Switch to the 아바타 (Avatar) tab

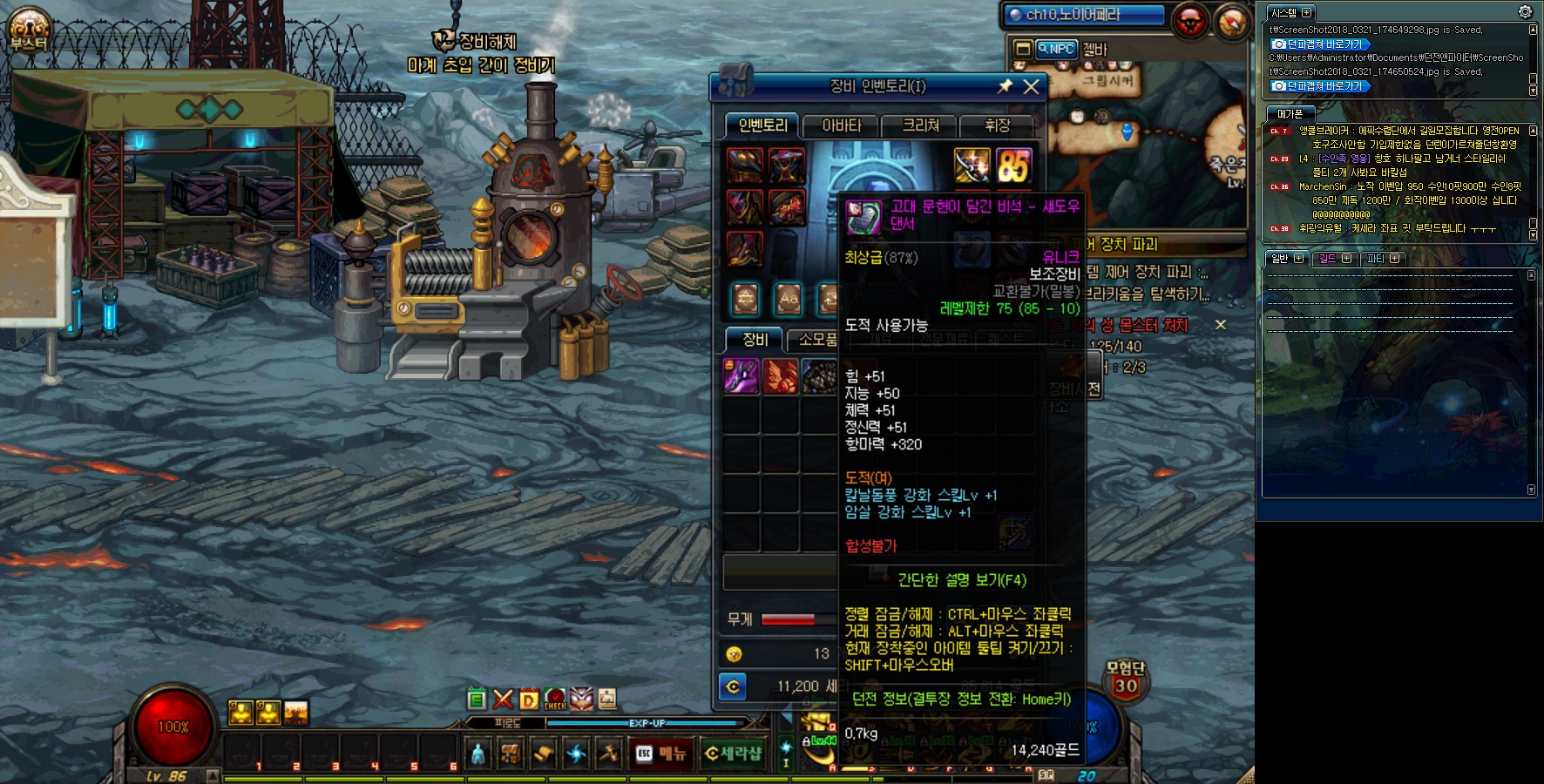(x=841, y=126)
